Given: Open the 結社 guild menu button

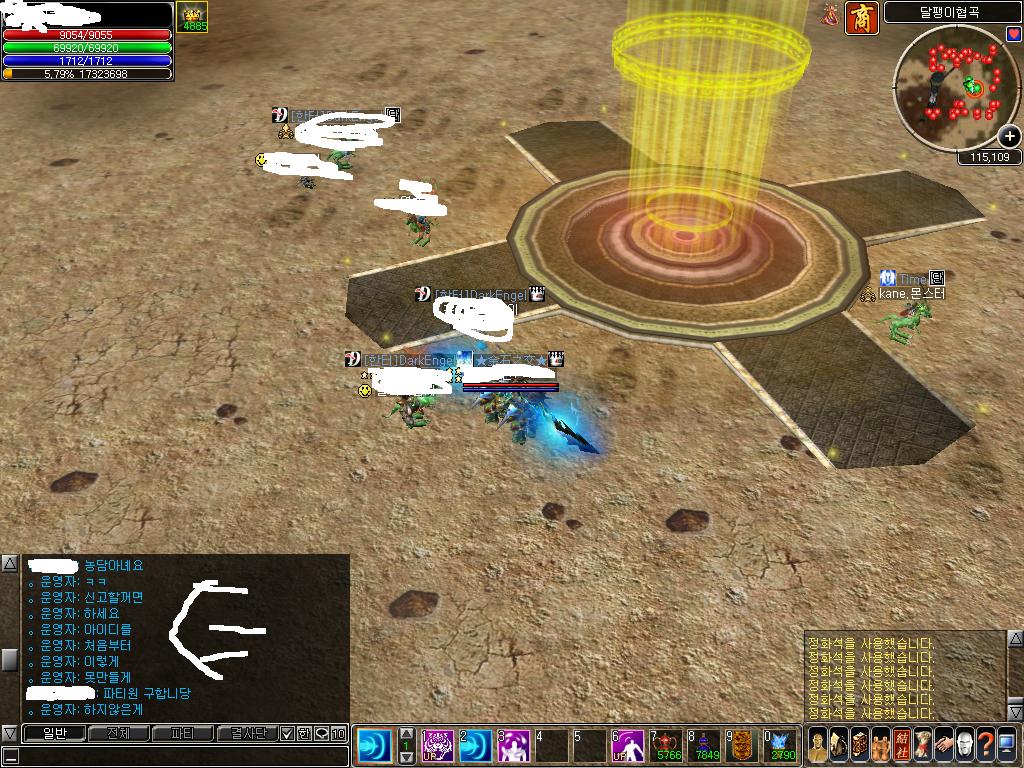Looking at the screenshot, I should click(x=901, y=745).
